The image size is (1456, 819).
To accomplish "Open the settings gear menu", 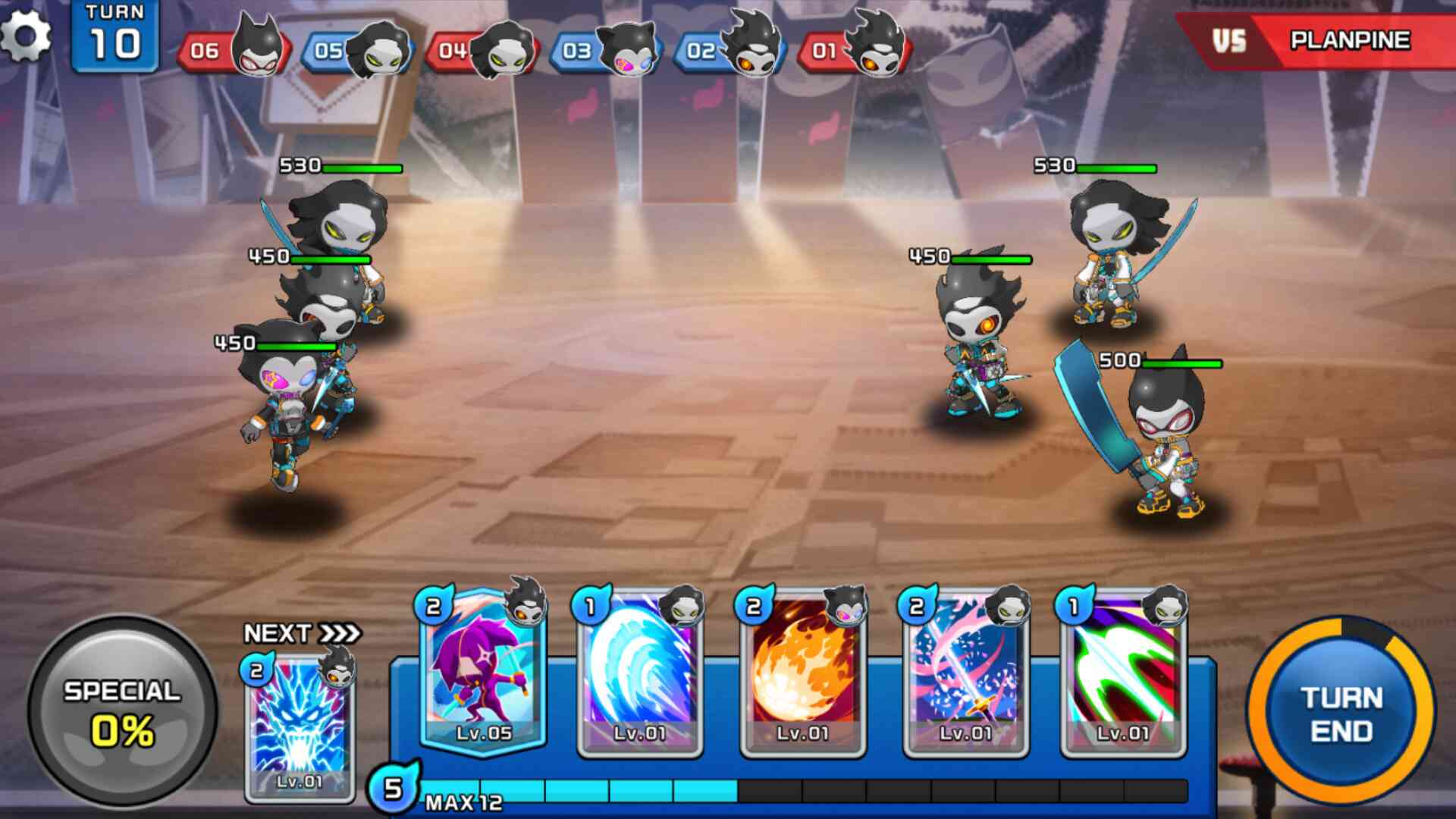I will (x=26, y=36).
